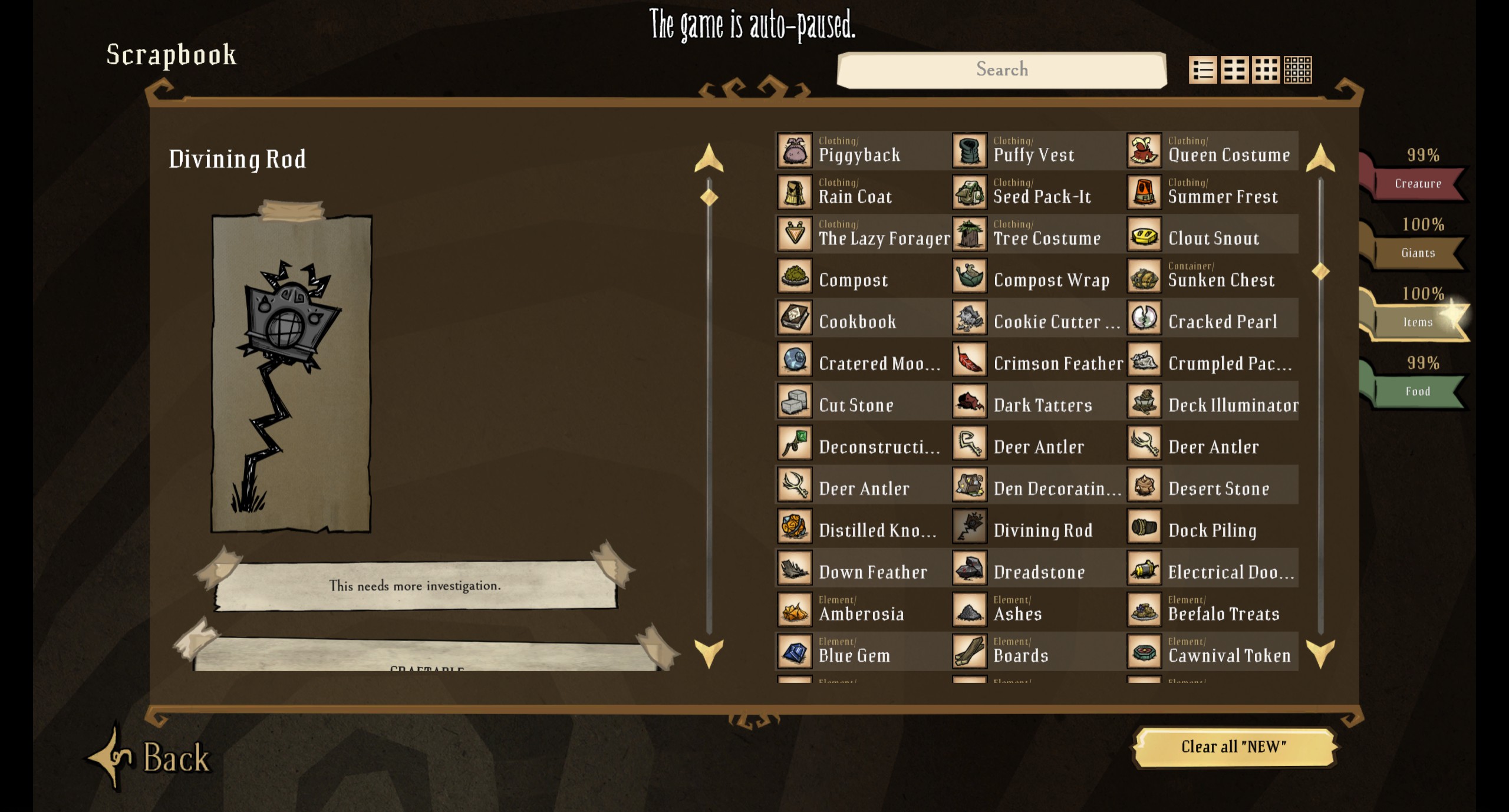Open the Food category section
This screenshot has height=812, width=1509.
1418,390
